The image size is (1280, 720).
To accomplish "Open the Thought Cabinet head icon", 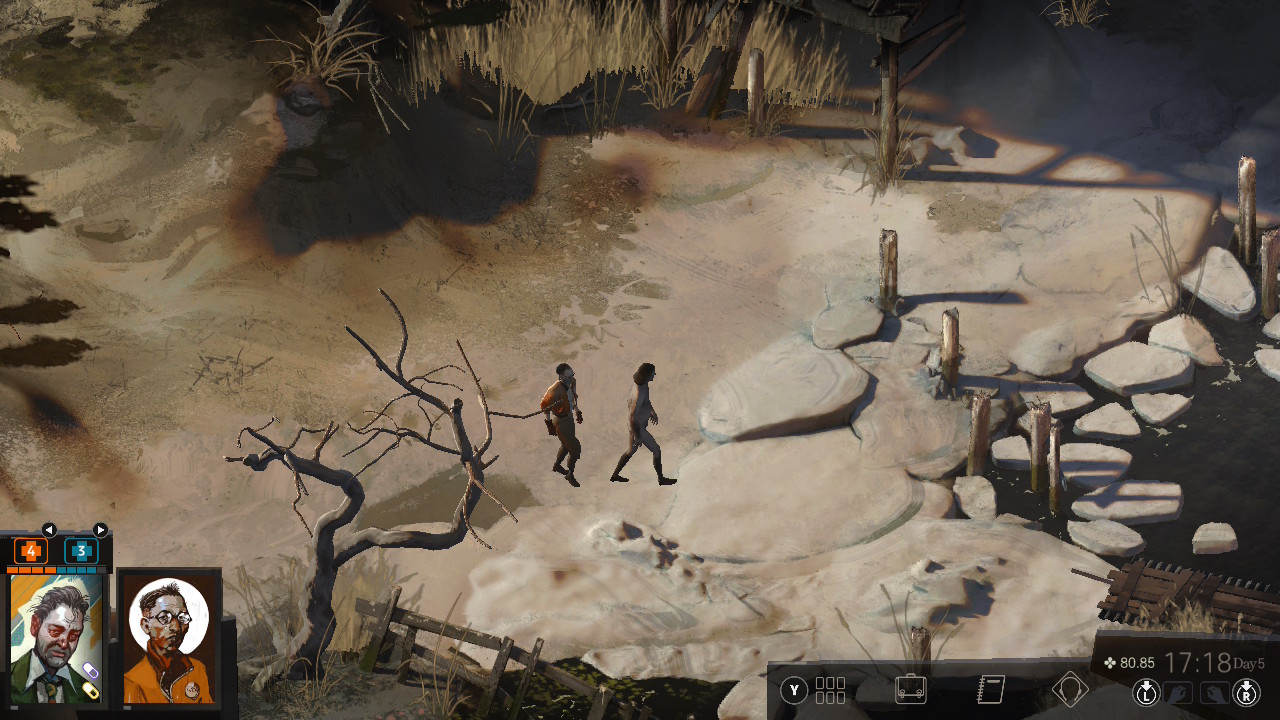I will [x=1070, y=690].
